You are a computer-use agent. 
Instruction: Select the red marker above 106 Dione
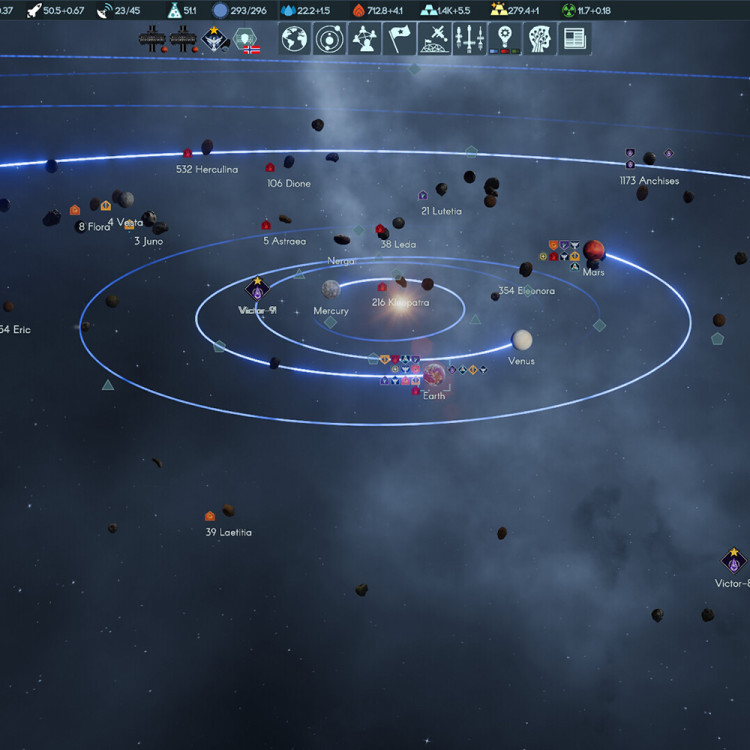(x=270, y=168)
